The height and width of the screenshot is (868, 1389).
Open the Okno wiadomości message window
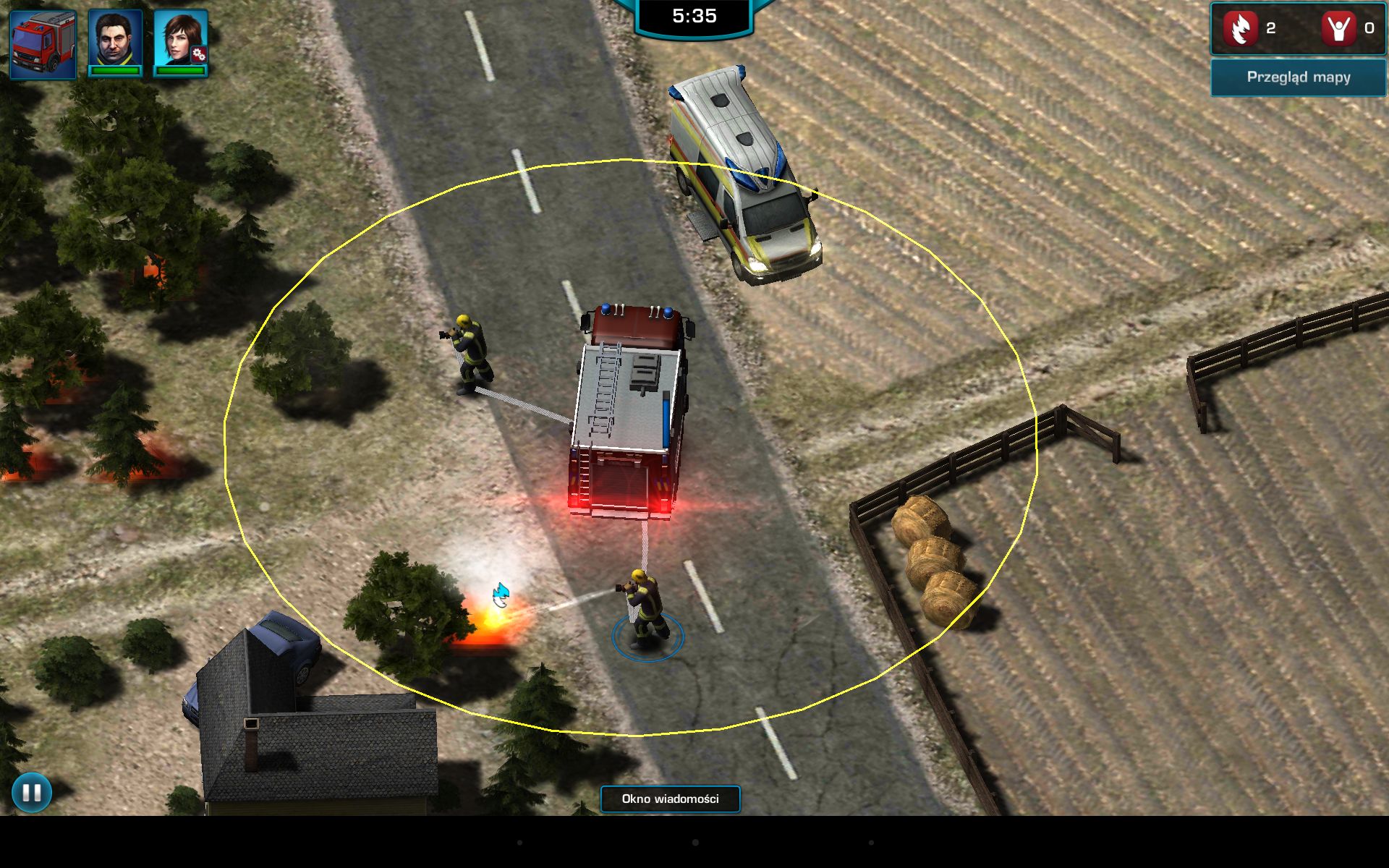pyautogui.click(x=670, y=799)
